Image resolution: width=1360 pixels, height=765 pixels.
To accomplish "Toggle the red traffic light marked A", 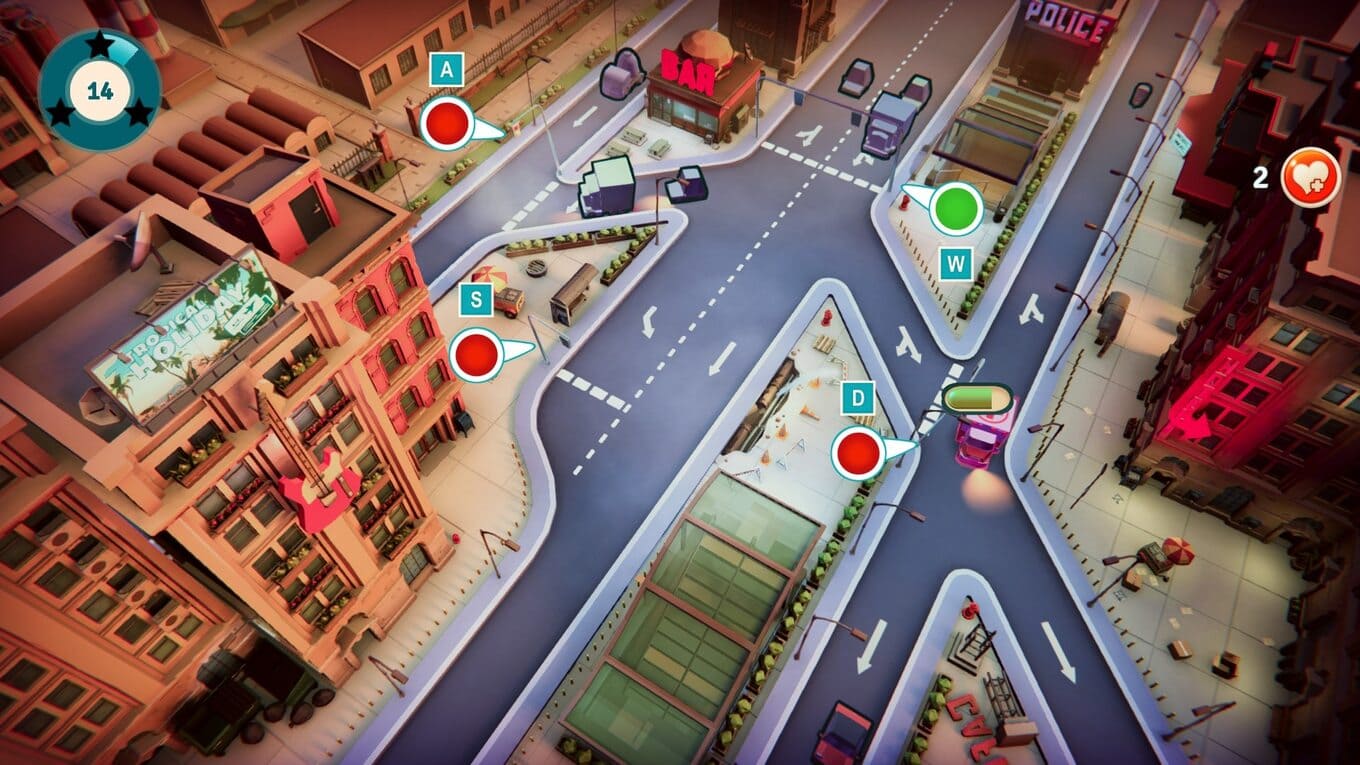I will (x=446, y=124).
